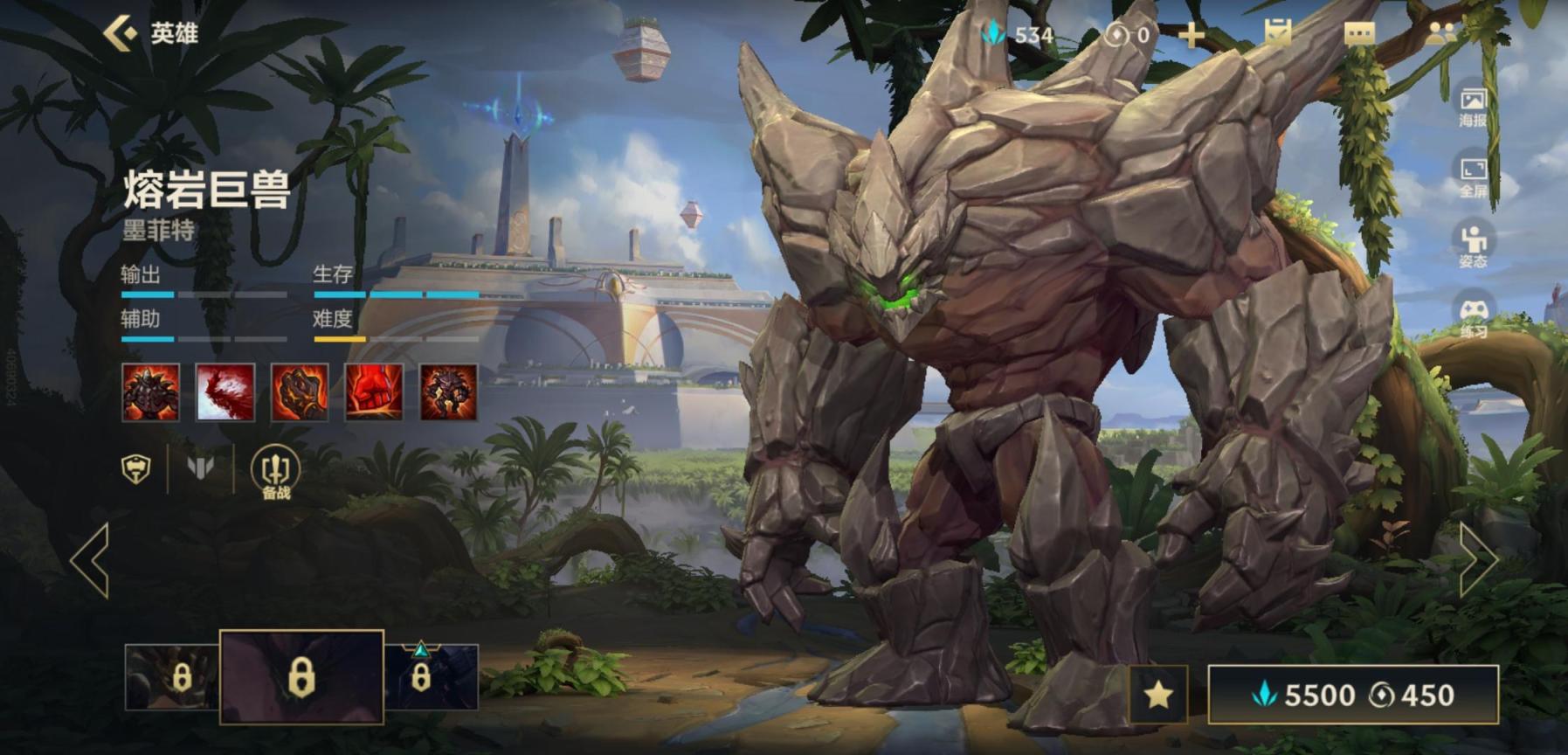Viewport: 1568px width, 755px height.
Task: Click the hammer shield role icon
Action: [135, 469]
